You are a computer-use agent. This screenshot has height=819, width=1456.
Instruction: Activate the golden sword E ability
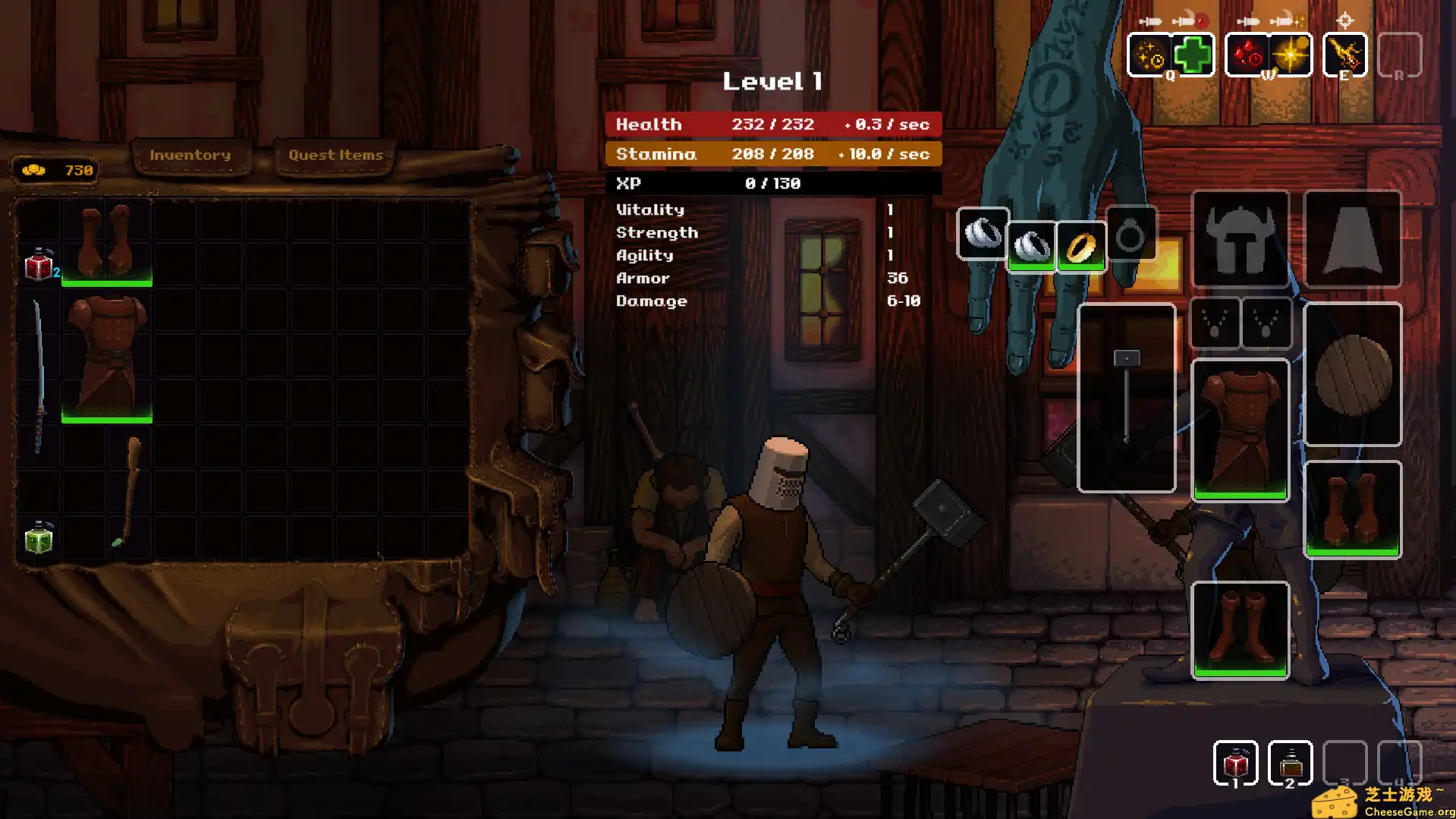(1344, 55)
